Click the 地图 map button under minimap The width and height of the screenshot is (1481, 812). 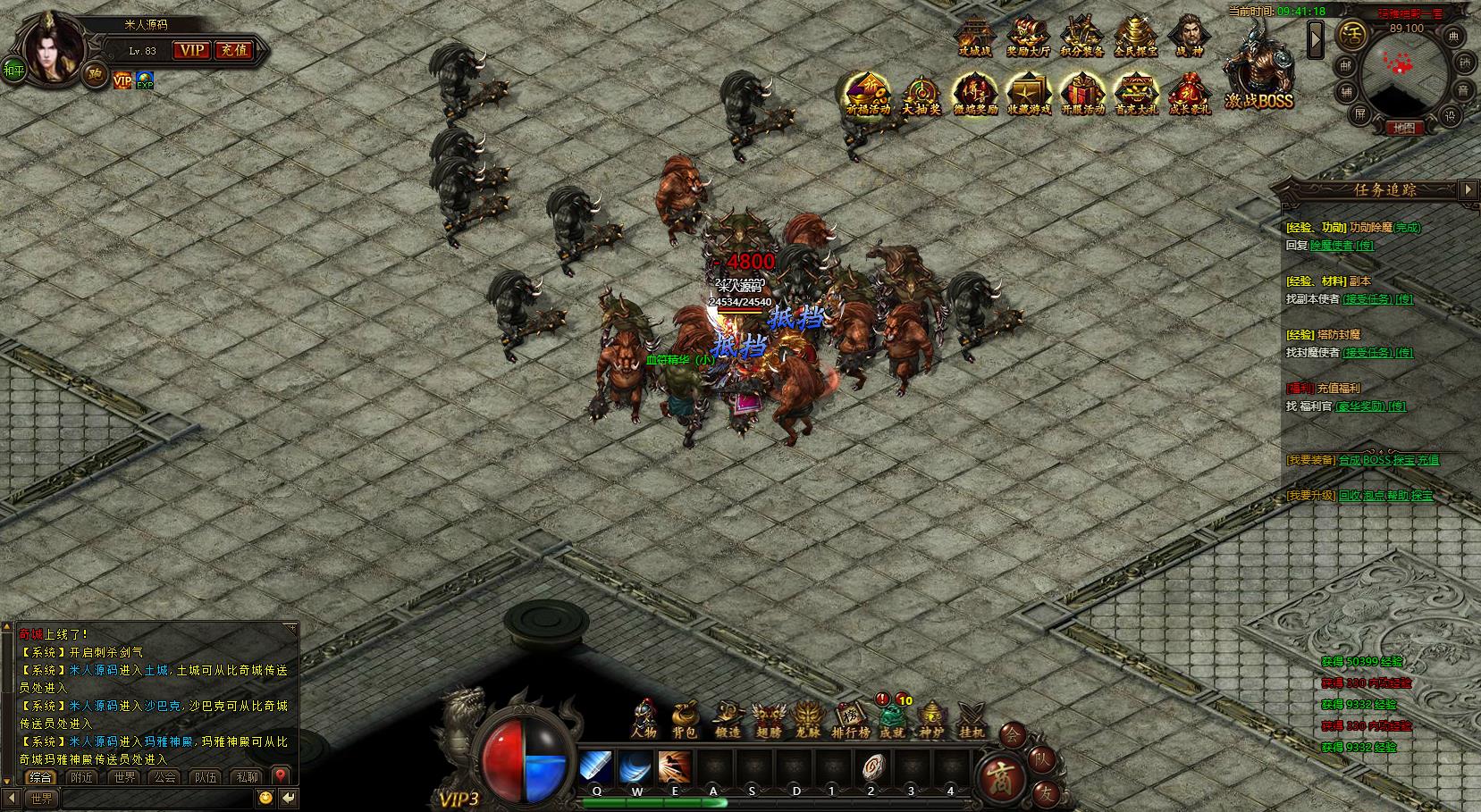[1403, 128]
